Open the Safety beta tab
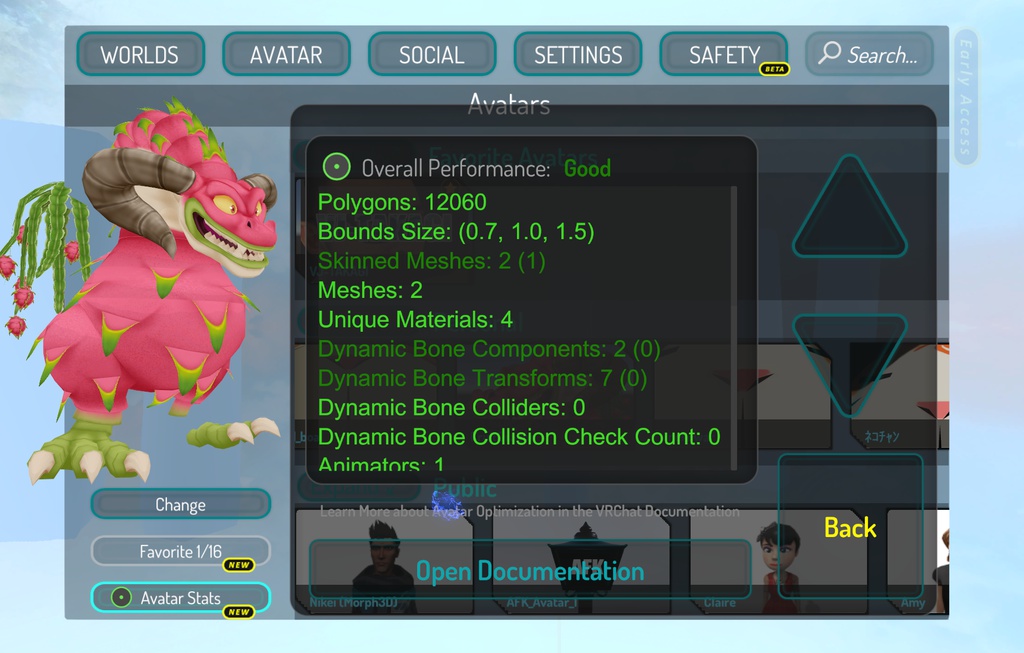1024x653 pixels. pyautogui.click(x=724, y=55)
